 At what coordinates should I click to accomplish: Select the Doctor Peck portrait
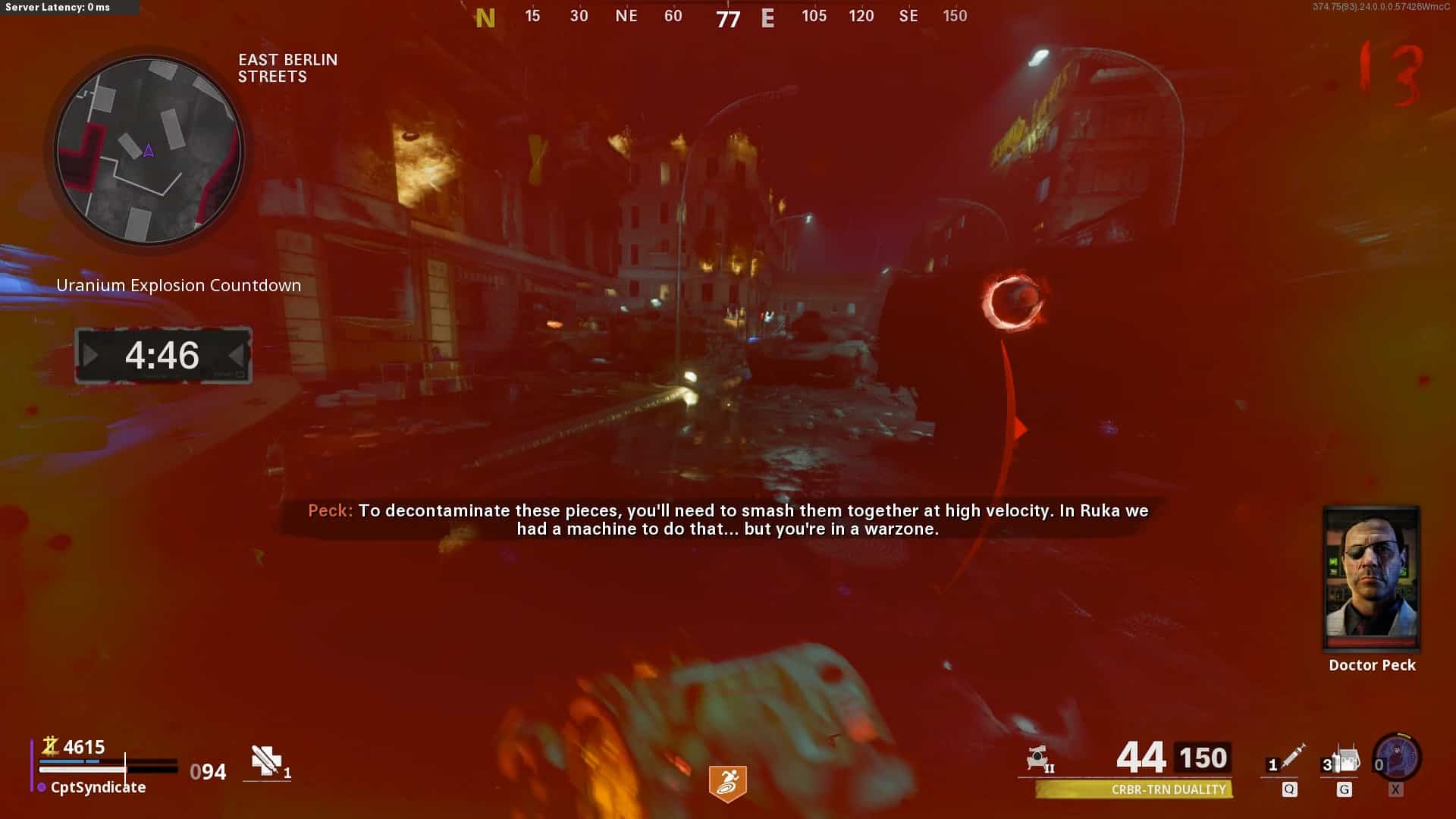1371,578
